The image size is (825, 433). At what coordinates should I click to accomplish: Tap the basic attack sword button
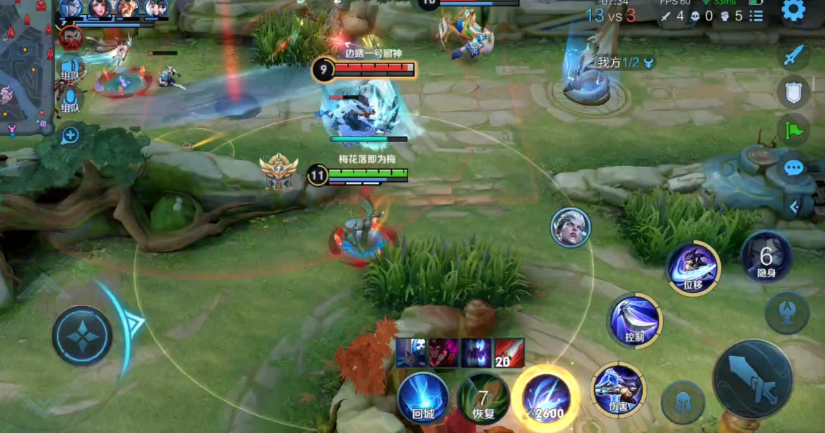click(x=752, y=378)
